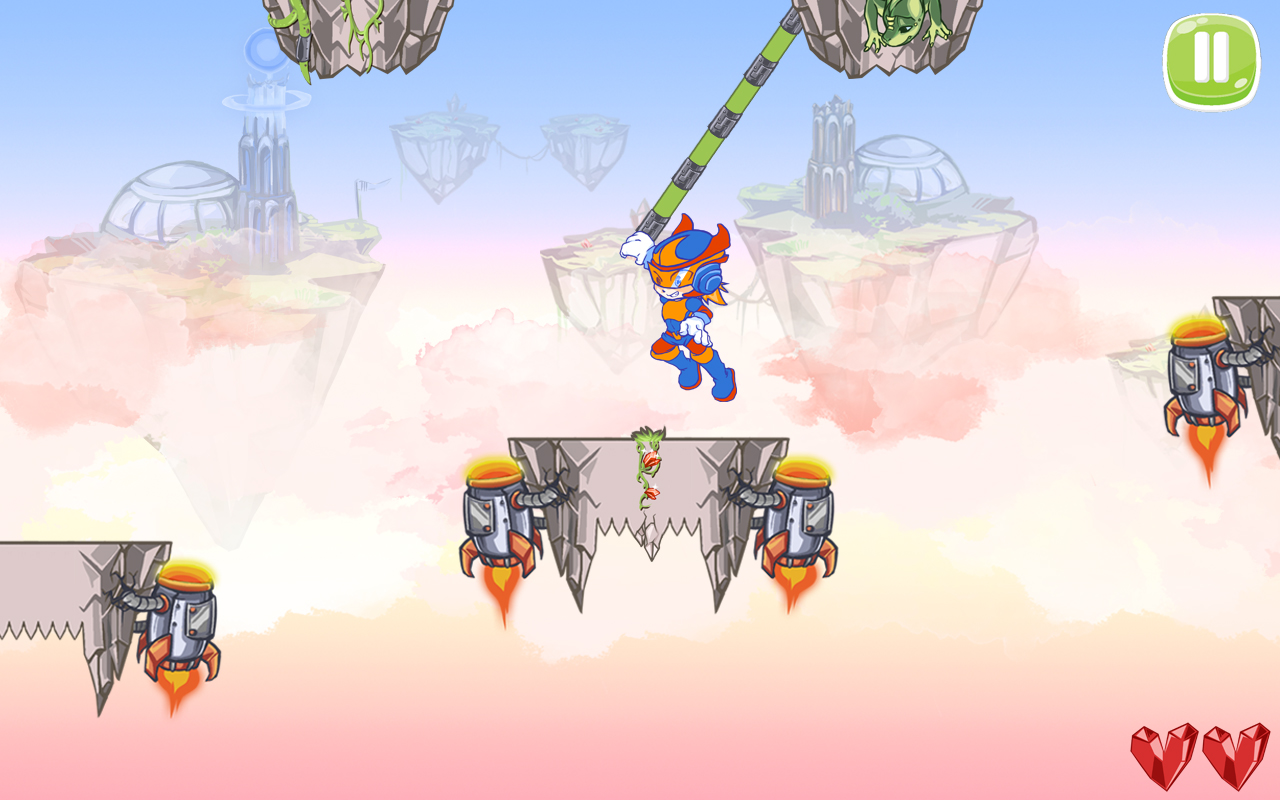Select the blue-and-orange hero character
The image size is (1280, 800).
click(x=685, y=310)
